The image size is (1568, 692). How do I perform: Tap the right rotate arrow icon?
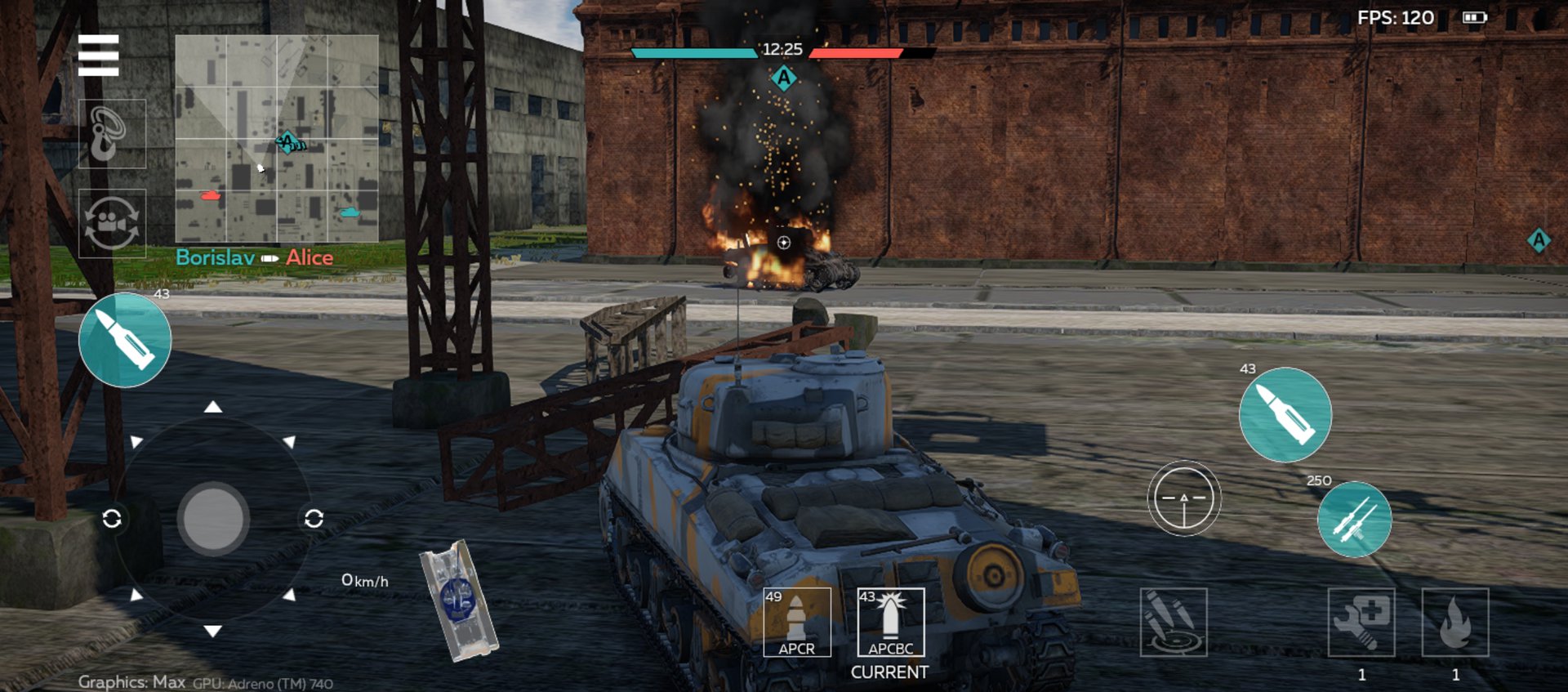click(x=314, y=519)
